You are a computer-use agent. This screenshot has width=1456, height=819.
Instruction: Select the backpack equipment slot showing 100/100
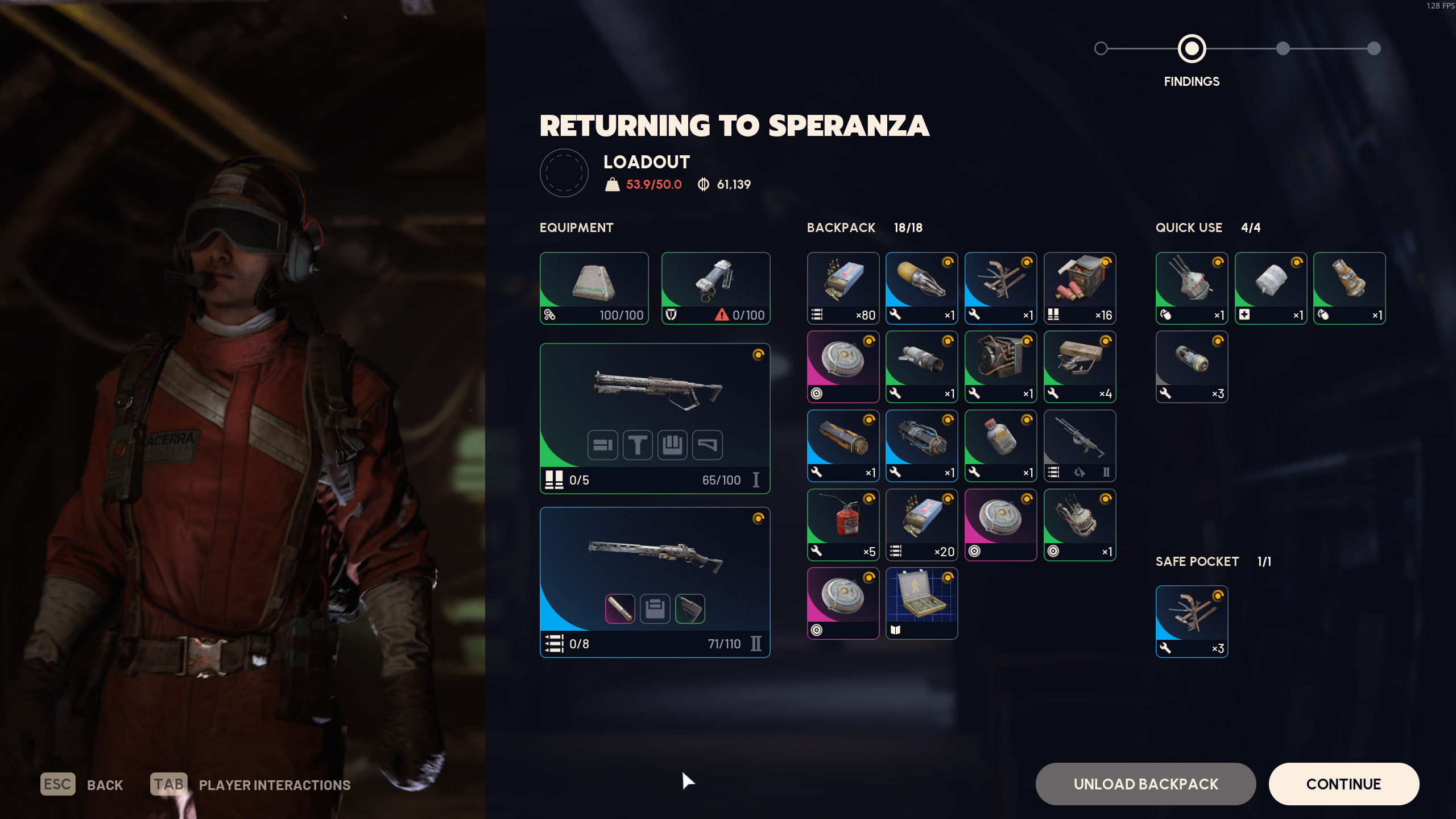pyautogui.click(x=594, y=288)
